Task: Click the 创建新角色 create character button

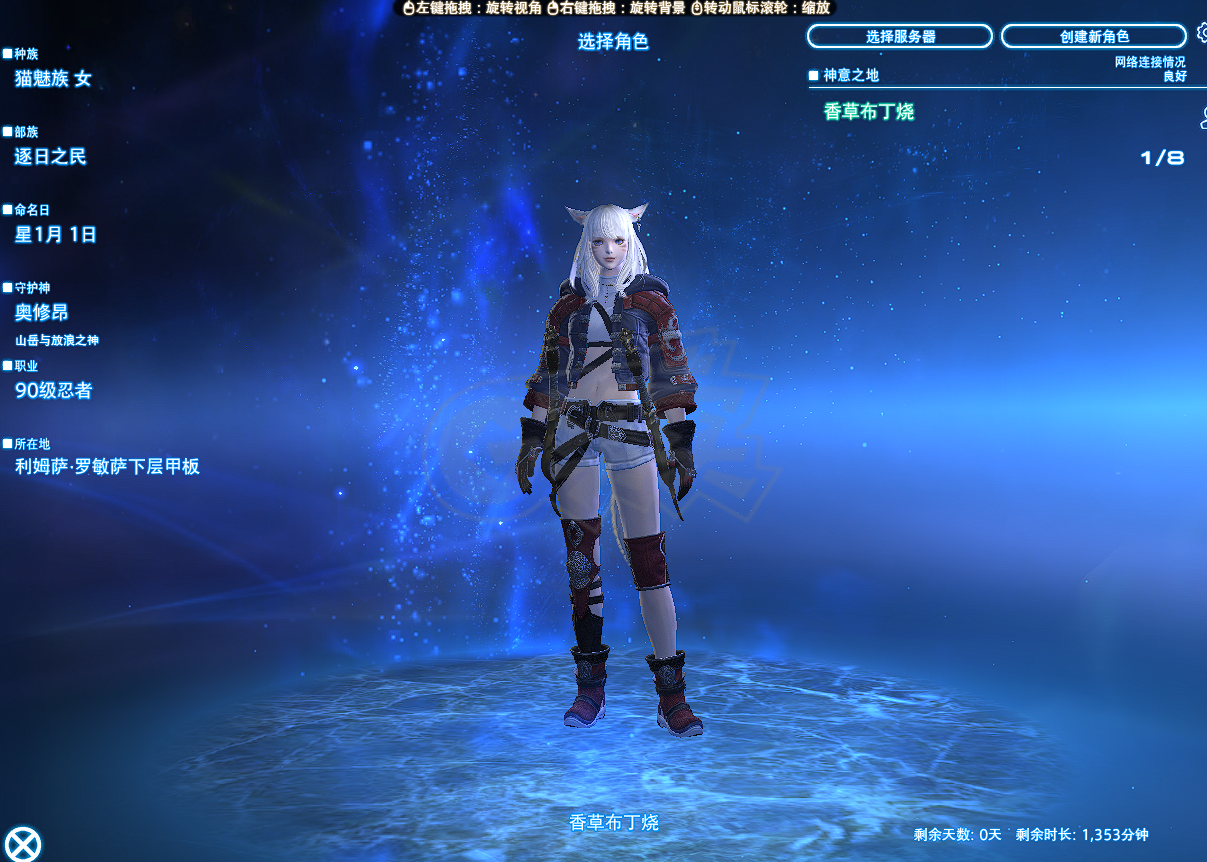Action: pos(1094,37)
